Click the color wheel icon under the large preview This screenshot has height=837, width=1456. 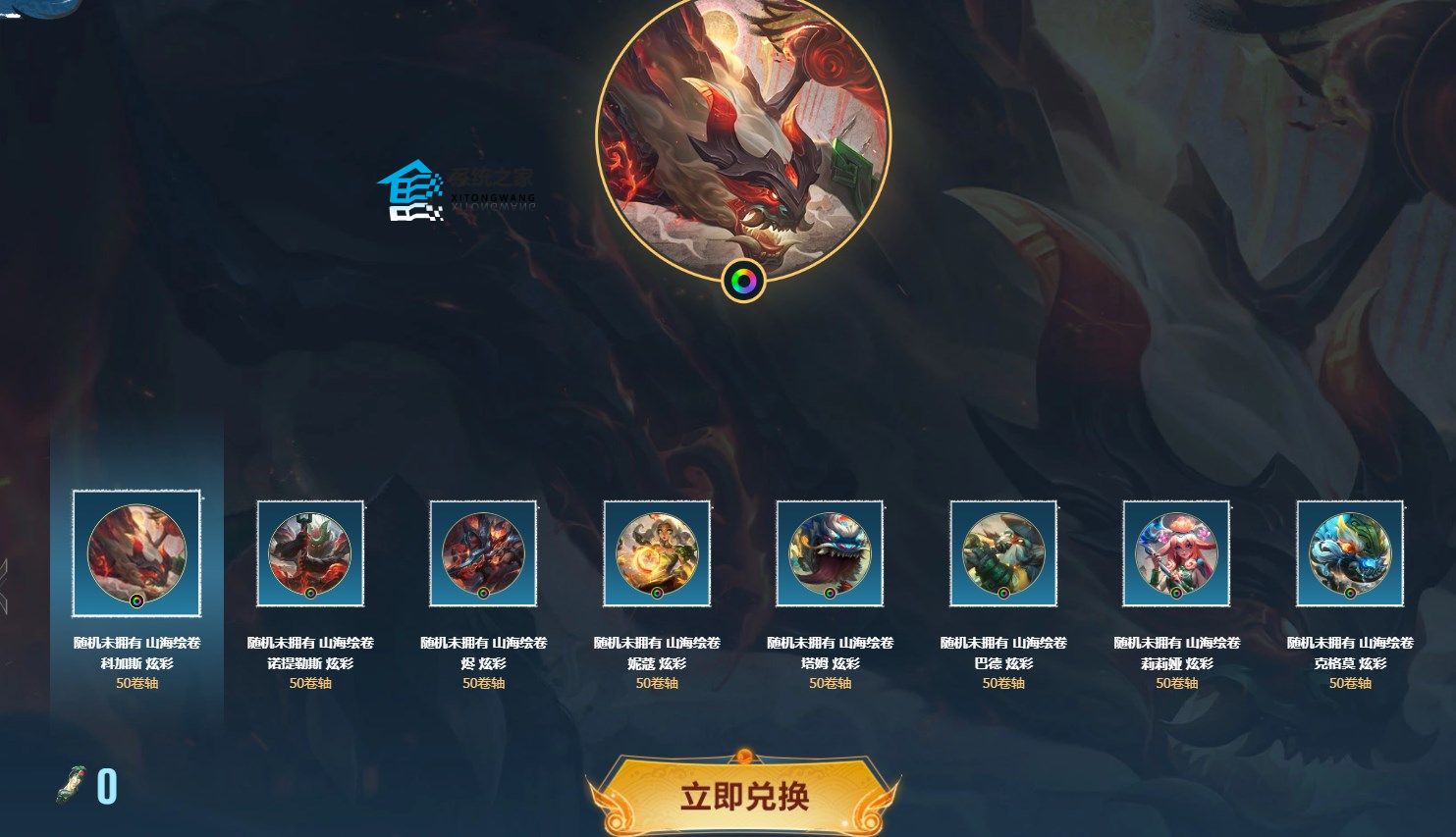pos(743,282)
